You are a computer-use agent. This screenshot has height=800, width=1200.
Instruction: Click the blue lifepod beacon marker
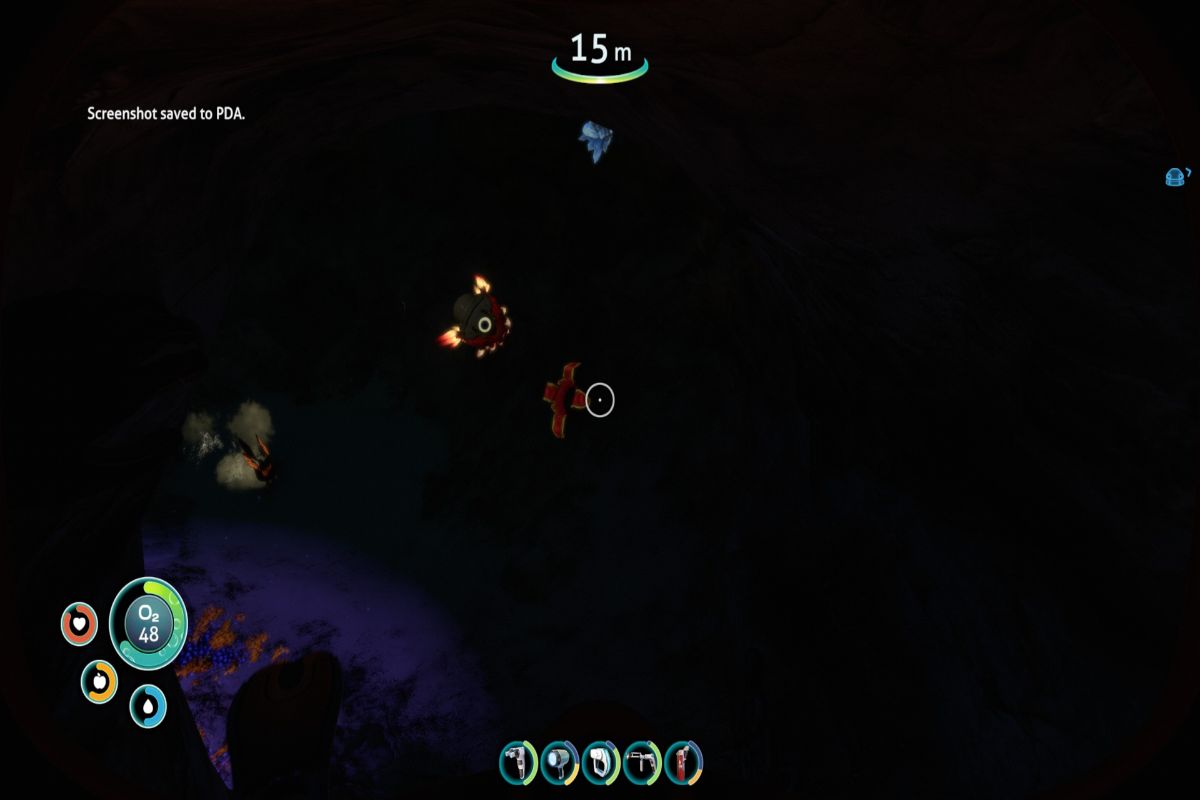[1176, 177]
